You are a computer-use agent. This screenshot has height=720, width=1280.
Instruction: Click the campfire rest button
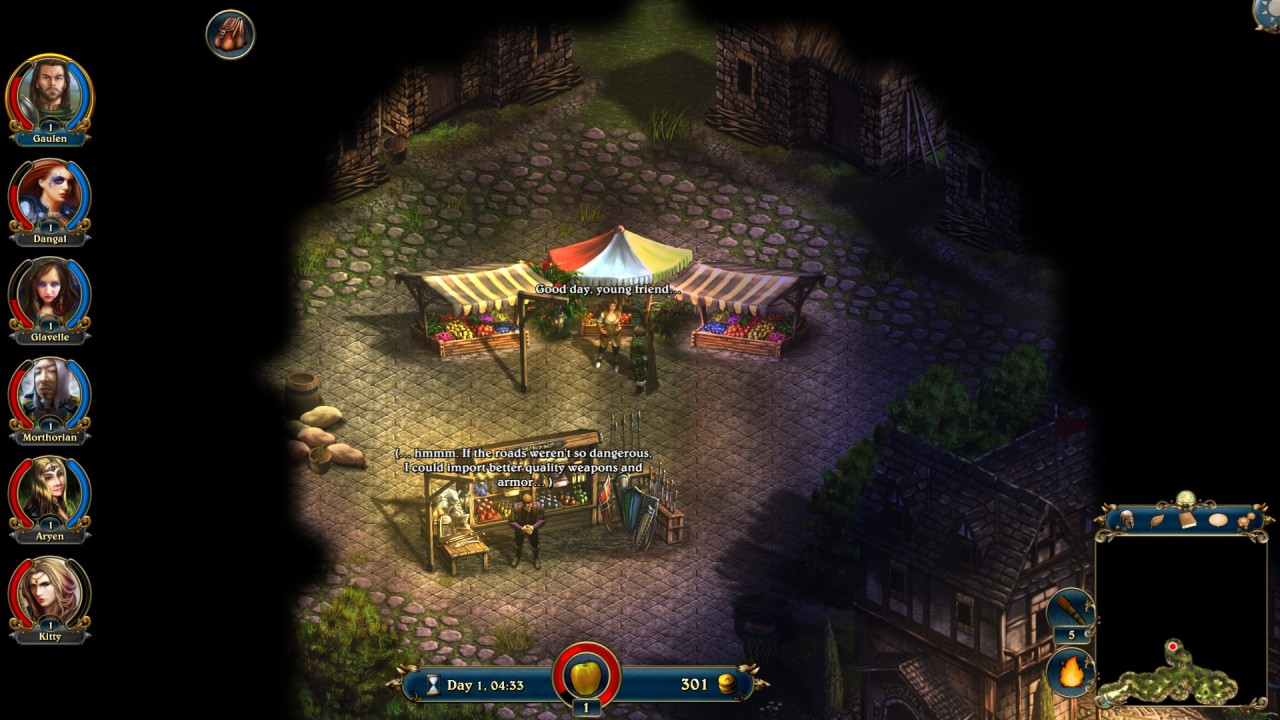[x=1071, y=672]
